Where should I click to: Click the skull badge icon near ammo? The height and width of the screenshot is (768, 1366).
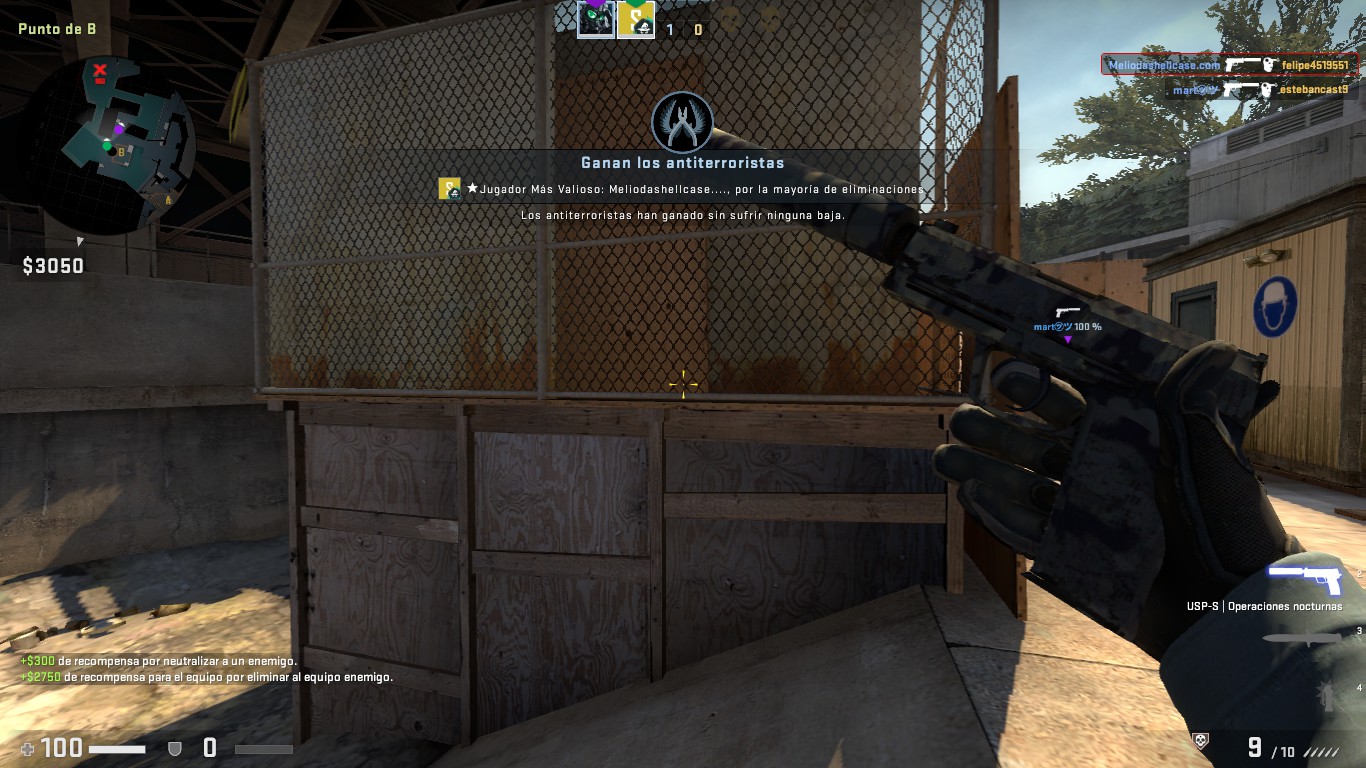(1201, 740)
